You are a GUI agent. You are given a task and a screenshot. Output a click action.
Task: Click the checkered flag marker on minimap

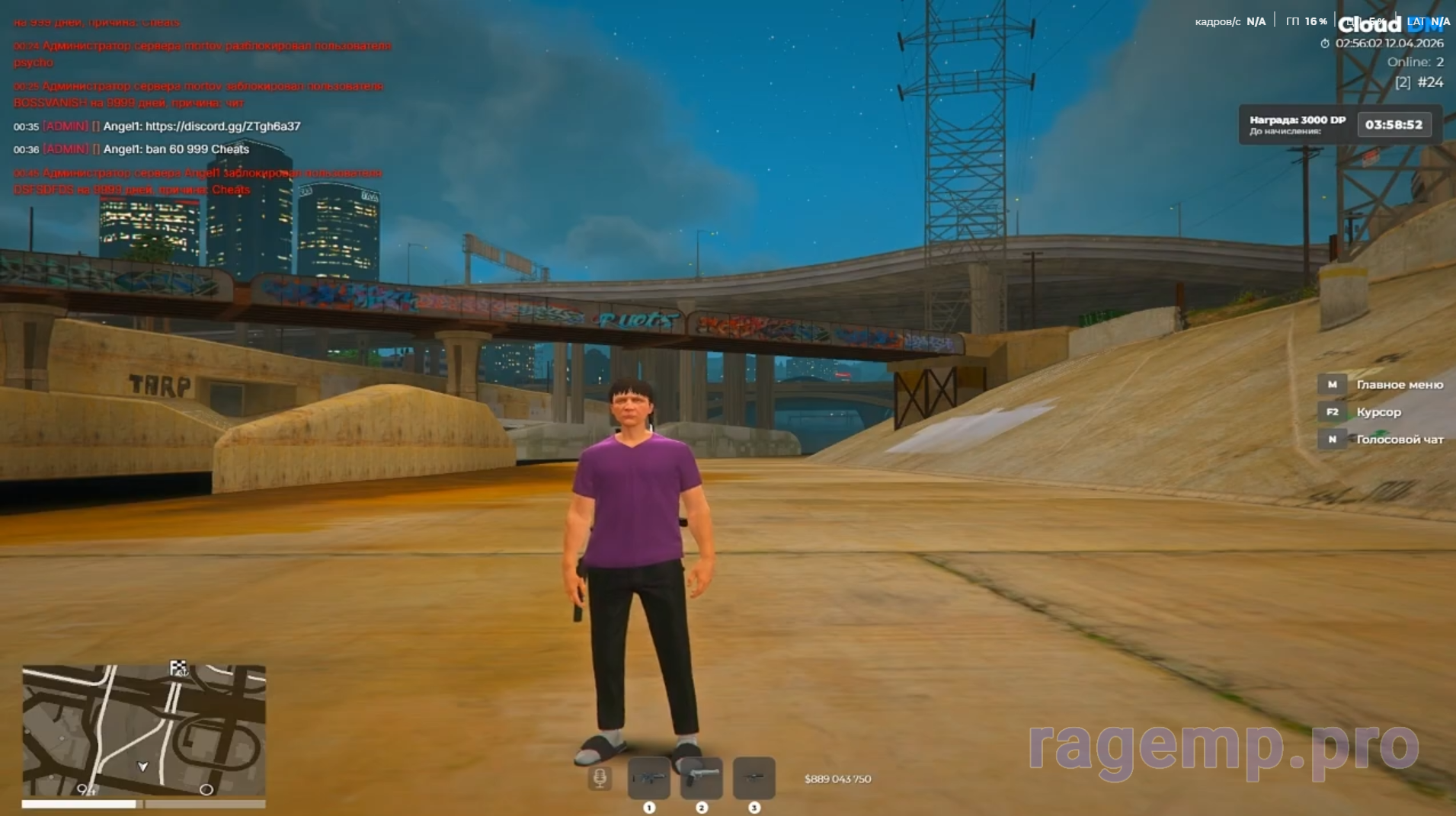[178, 668]
